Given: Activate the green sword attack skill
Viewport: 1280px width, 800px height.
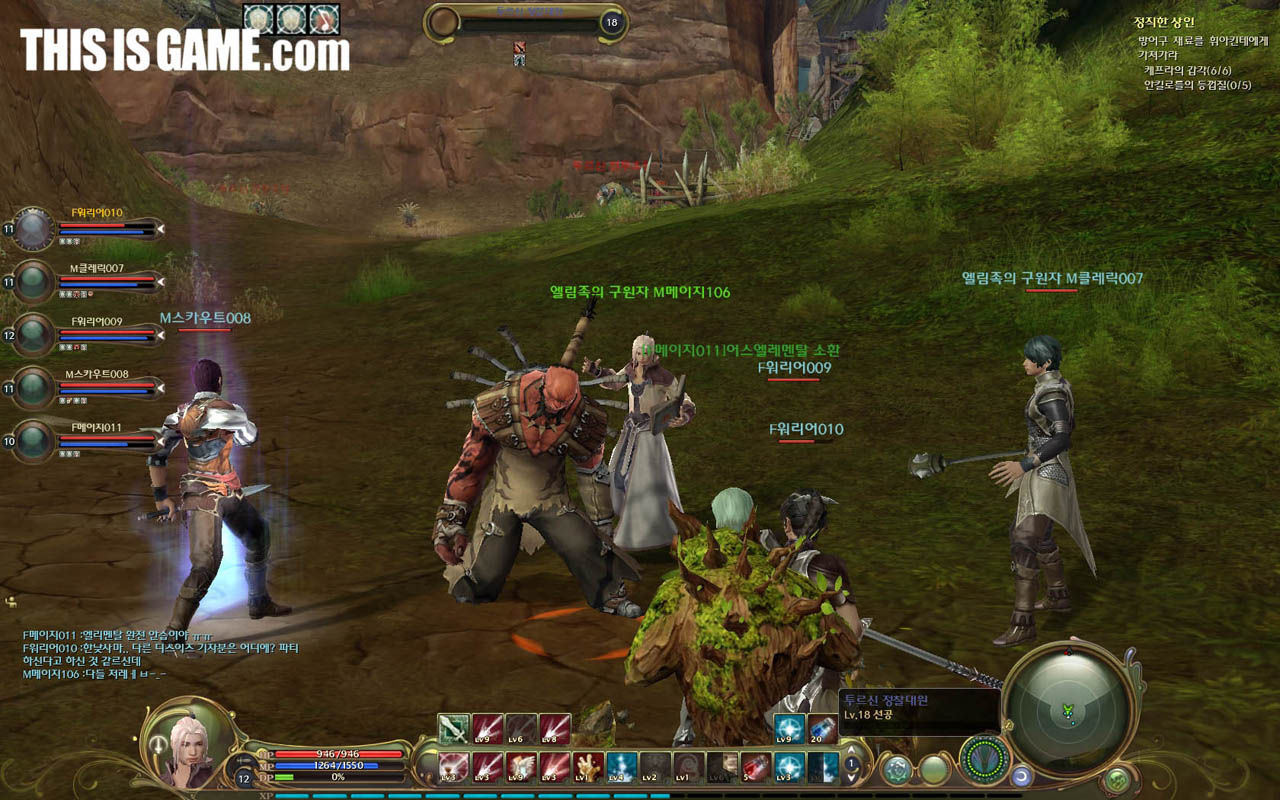Looking at the screenshot, I should pos(454,729).
